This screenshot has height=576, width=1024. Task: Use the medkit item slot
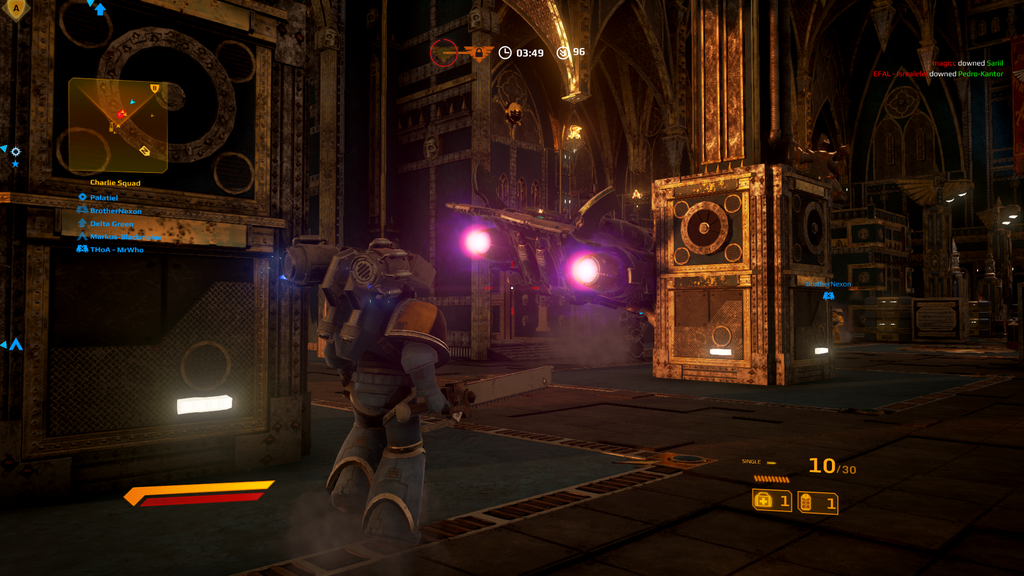[772, 501]
